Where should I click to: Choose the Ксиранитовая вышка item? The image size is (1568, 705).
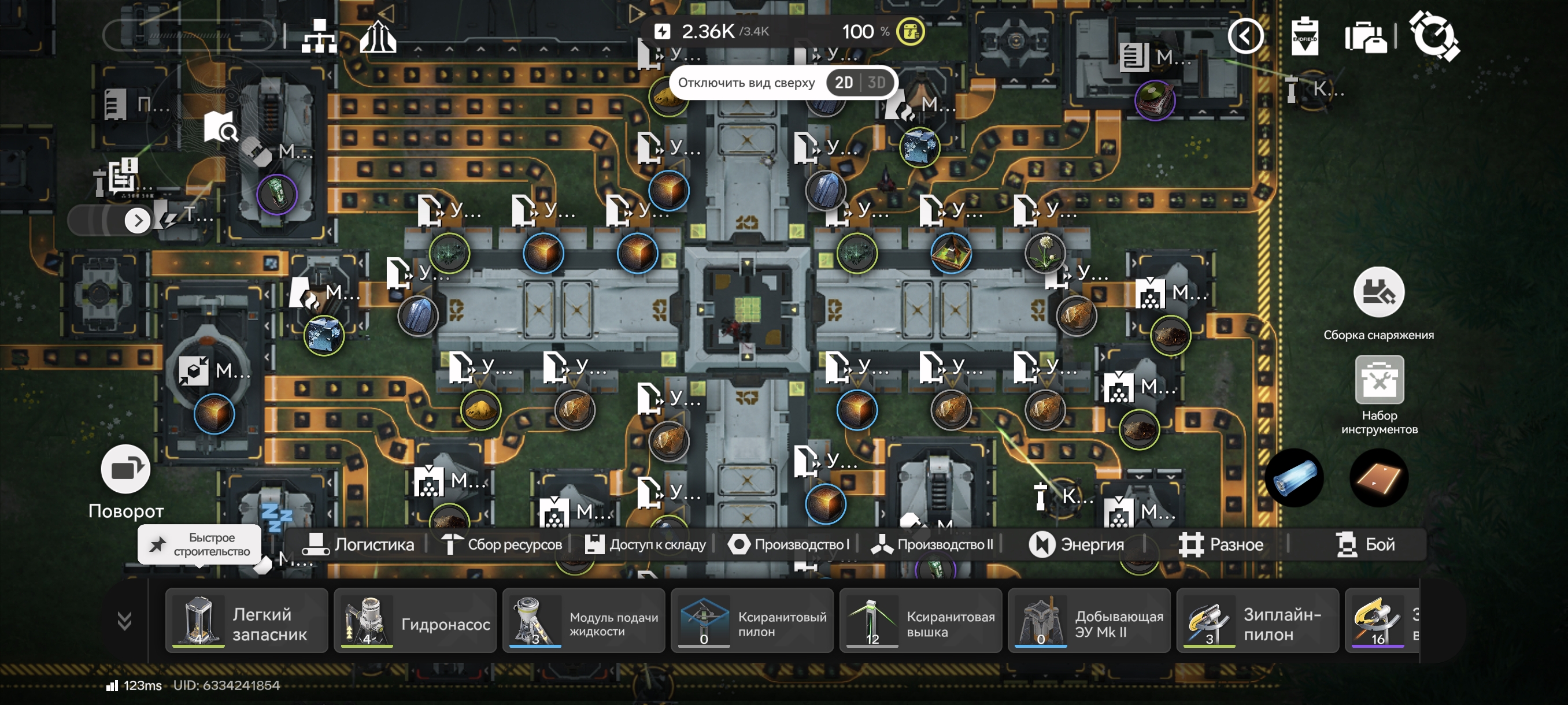[920, 622]
